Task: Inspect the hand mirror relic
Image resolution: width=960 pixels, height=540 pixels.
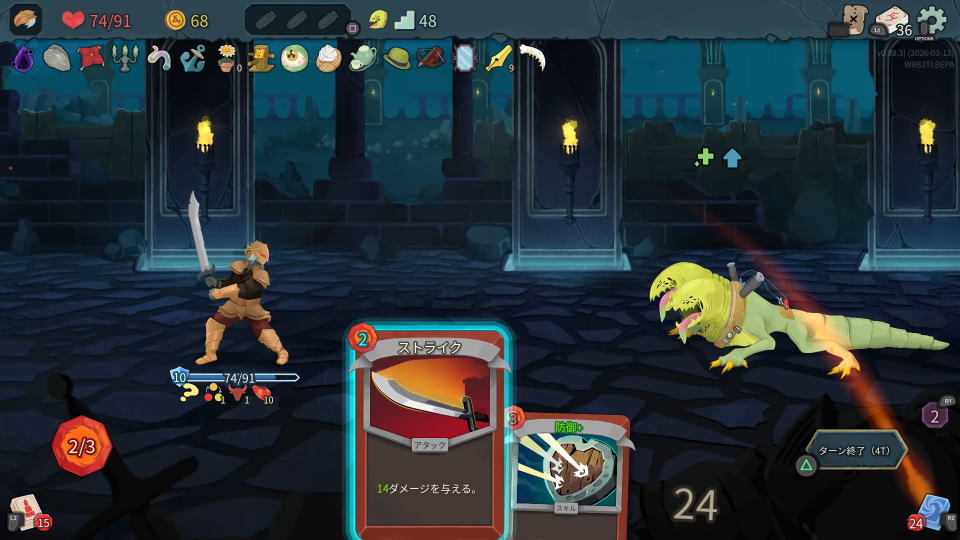Action: pos(464,58)
